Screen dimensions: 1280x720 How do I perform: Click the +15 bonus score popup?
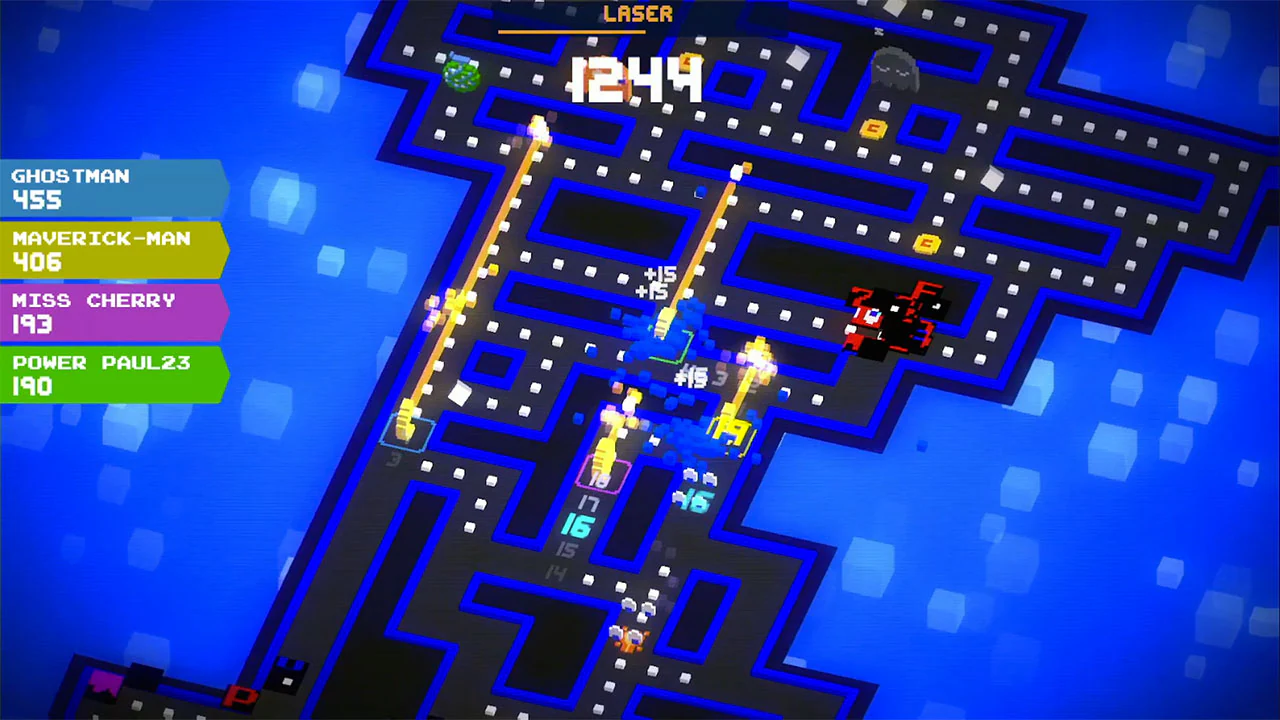pyautogui.click(x=661, y=276)
